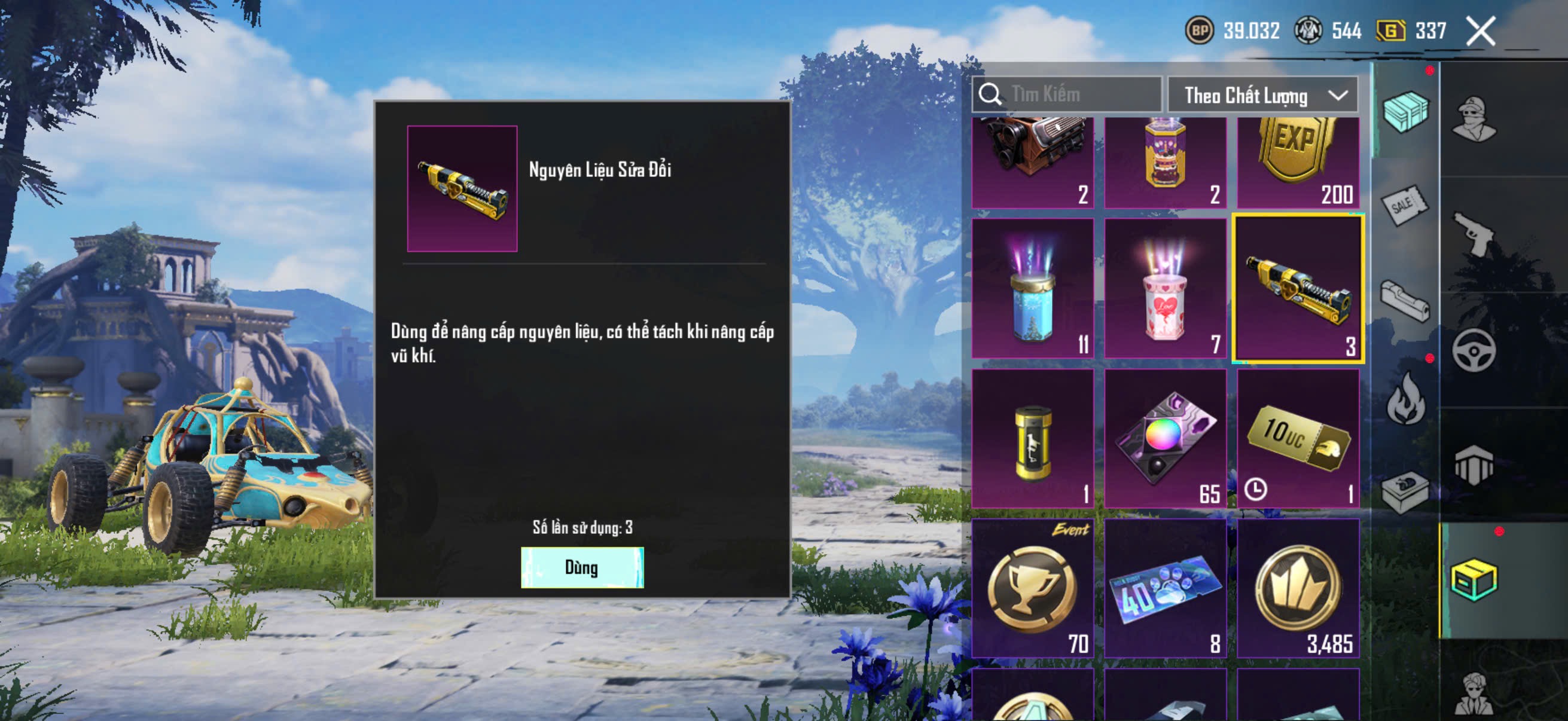Switch to the pistol weapons tab
This screenshot has width=1568, height=721.
pyautogui.click(x=1473, y=234)
